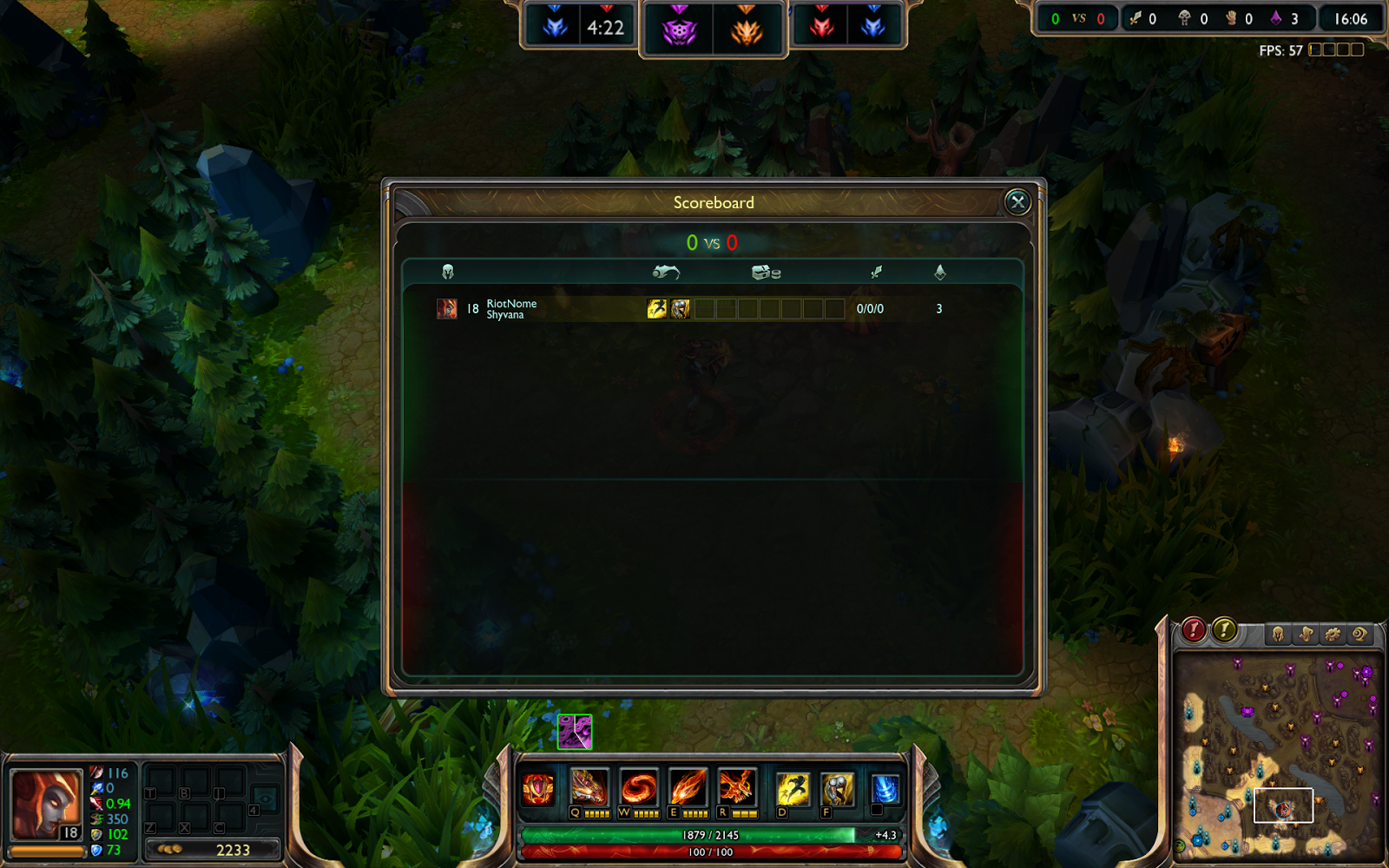1389x868 pixels.
Task: Click the helmet icon above the minimap
Action: [1277, 635]
